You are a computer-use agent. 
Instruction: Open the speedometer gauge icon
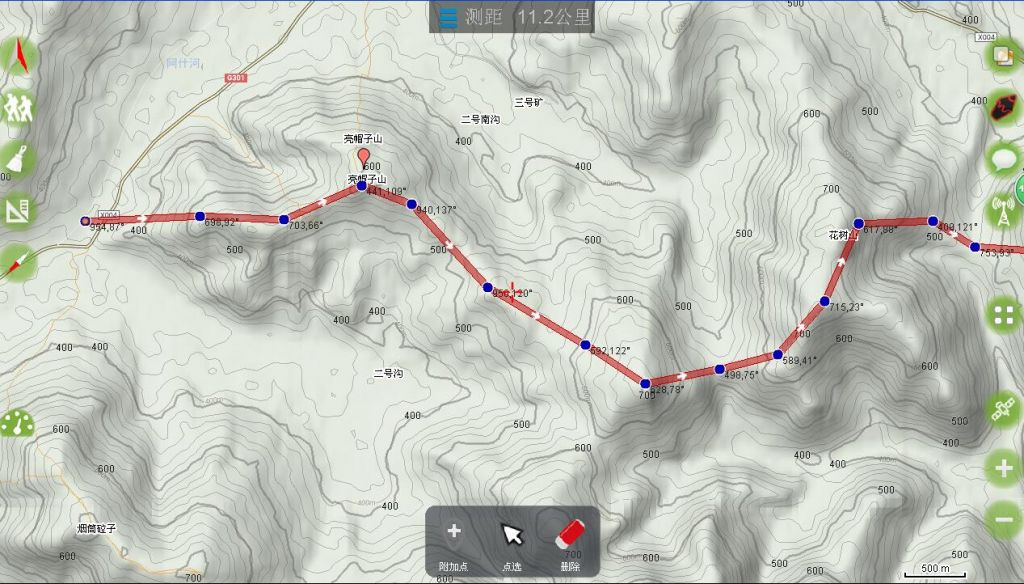[x=16, y=424]
